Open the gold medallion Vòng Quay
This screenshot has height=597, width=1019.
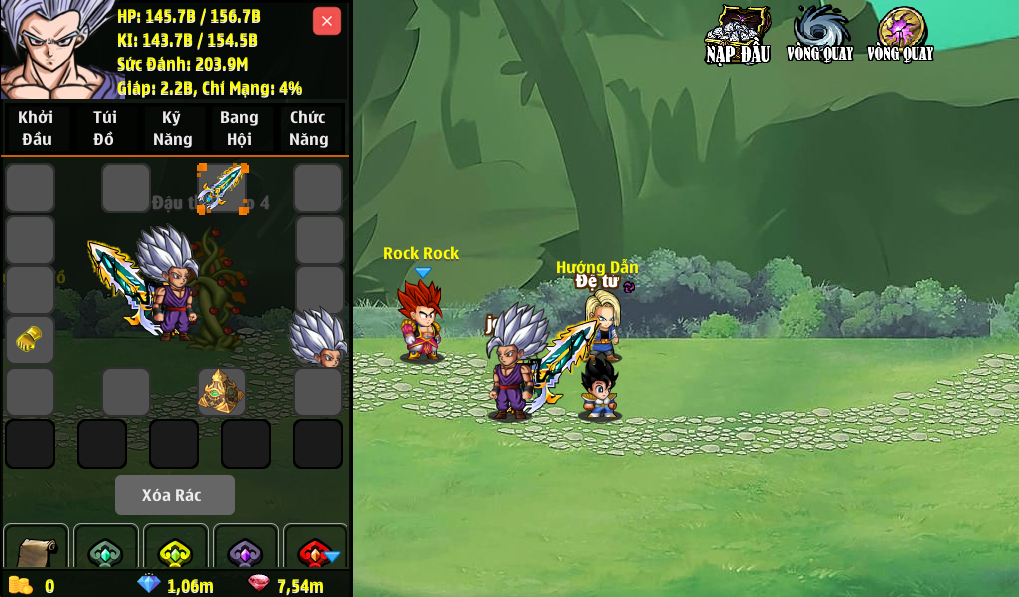pos(900,34)
